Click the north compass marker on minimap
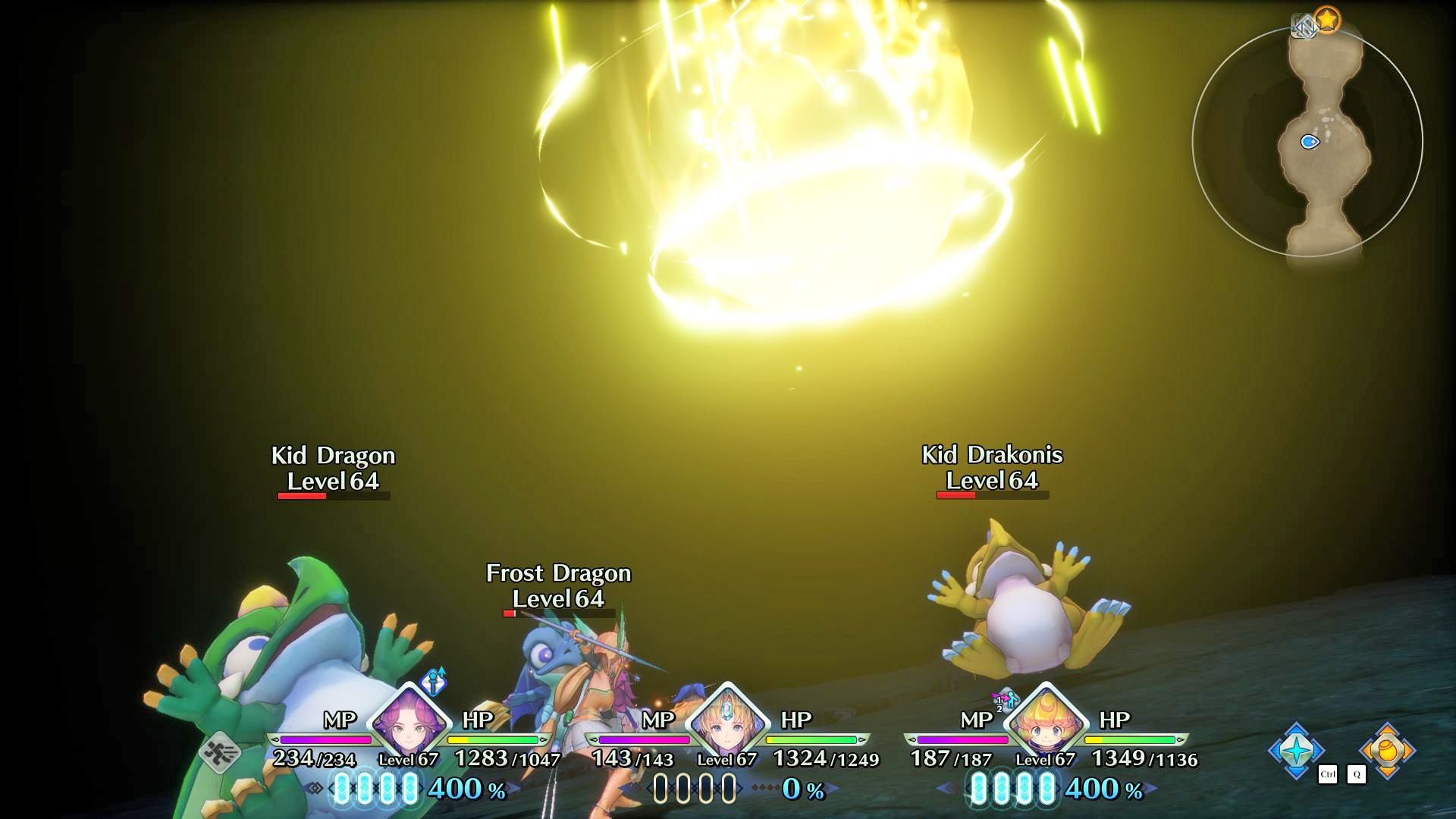 coord(1304,28)
